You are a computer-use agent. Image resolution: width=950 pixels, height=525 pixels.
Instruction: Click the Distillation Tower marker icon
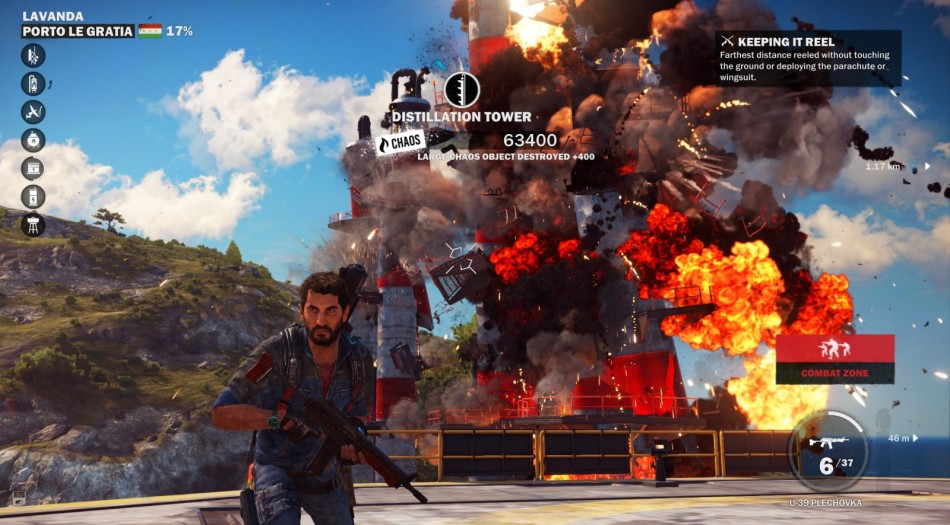click(x=461, y=90)
